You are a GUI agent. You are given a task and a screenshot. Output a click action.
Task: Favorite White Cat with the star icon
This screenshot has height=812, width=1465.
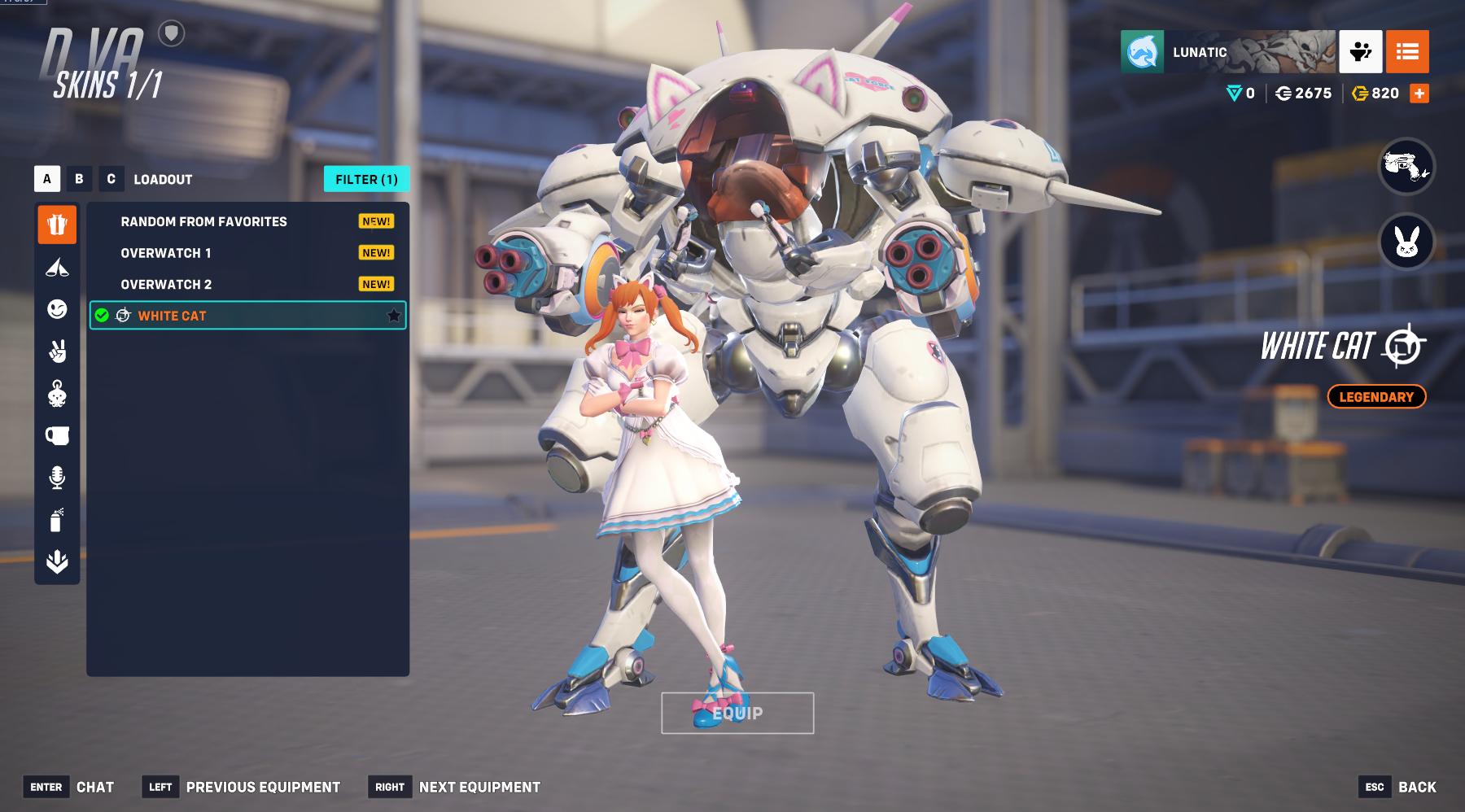(394, 316)
